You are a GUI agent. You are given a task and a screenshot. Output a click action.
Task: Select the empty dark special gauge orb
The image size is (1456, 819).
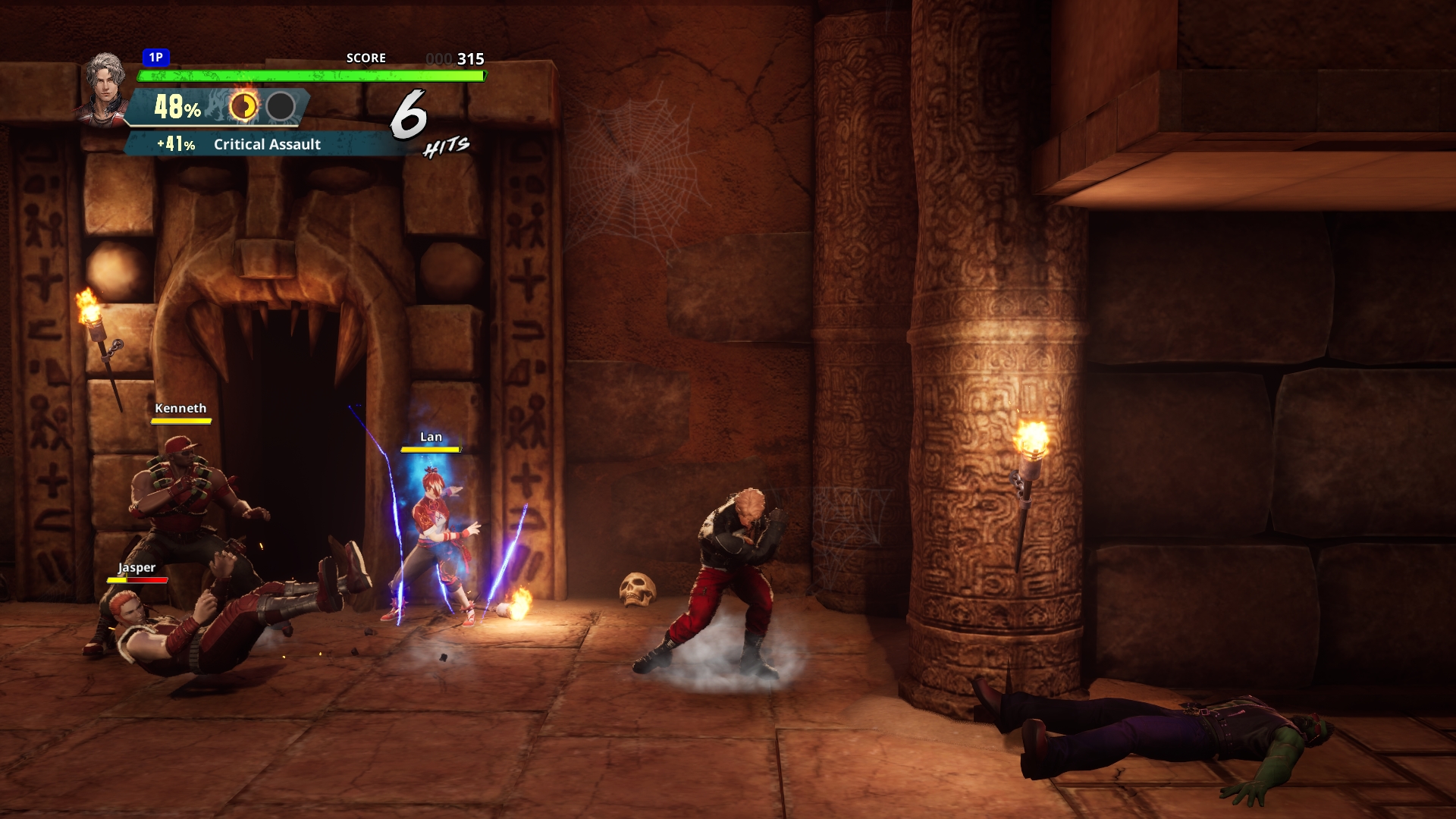coord(281,107)
